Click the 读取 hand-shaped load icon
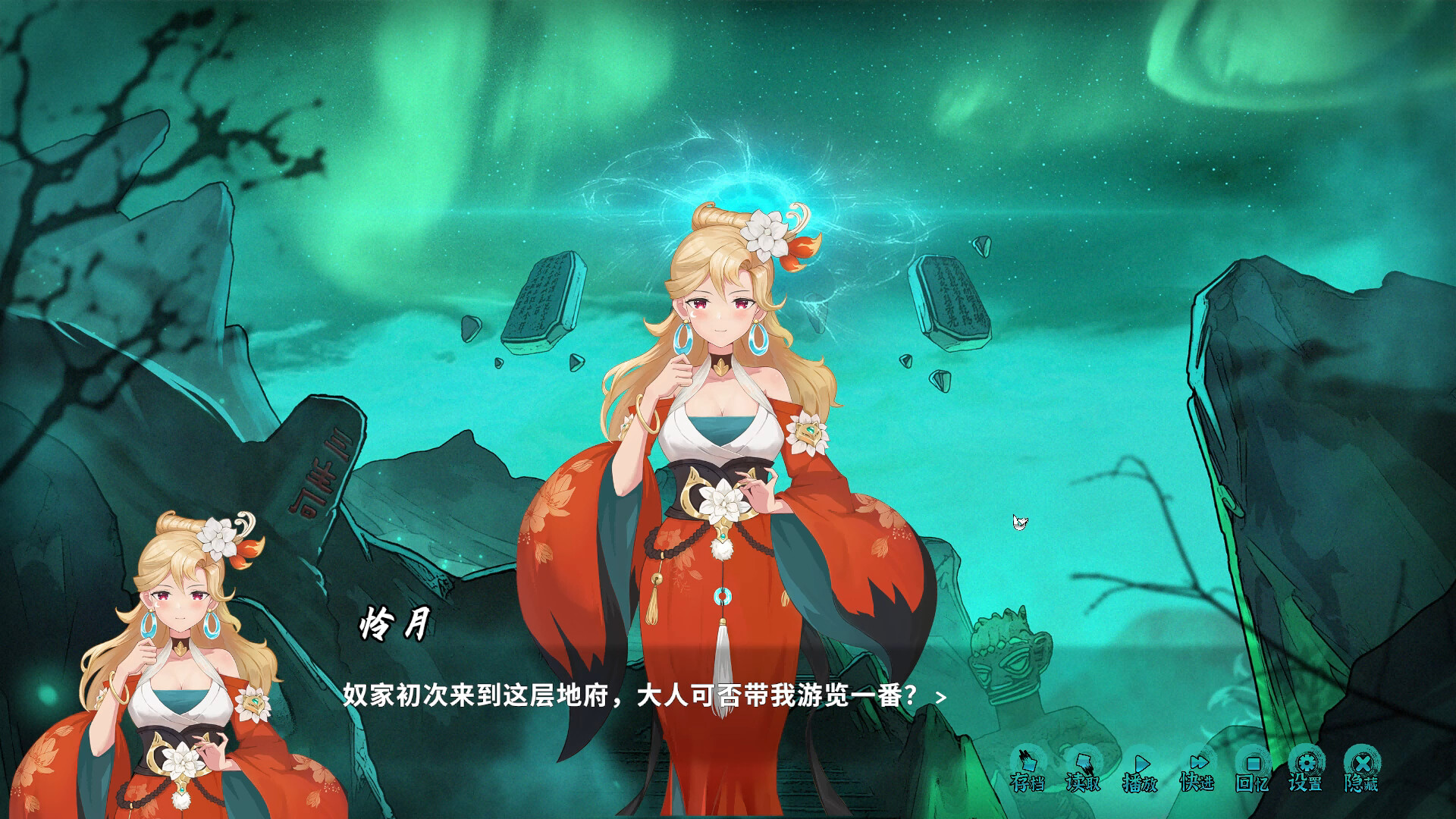 (x=1084, y=762)
